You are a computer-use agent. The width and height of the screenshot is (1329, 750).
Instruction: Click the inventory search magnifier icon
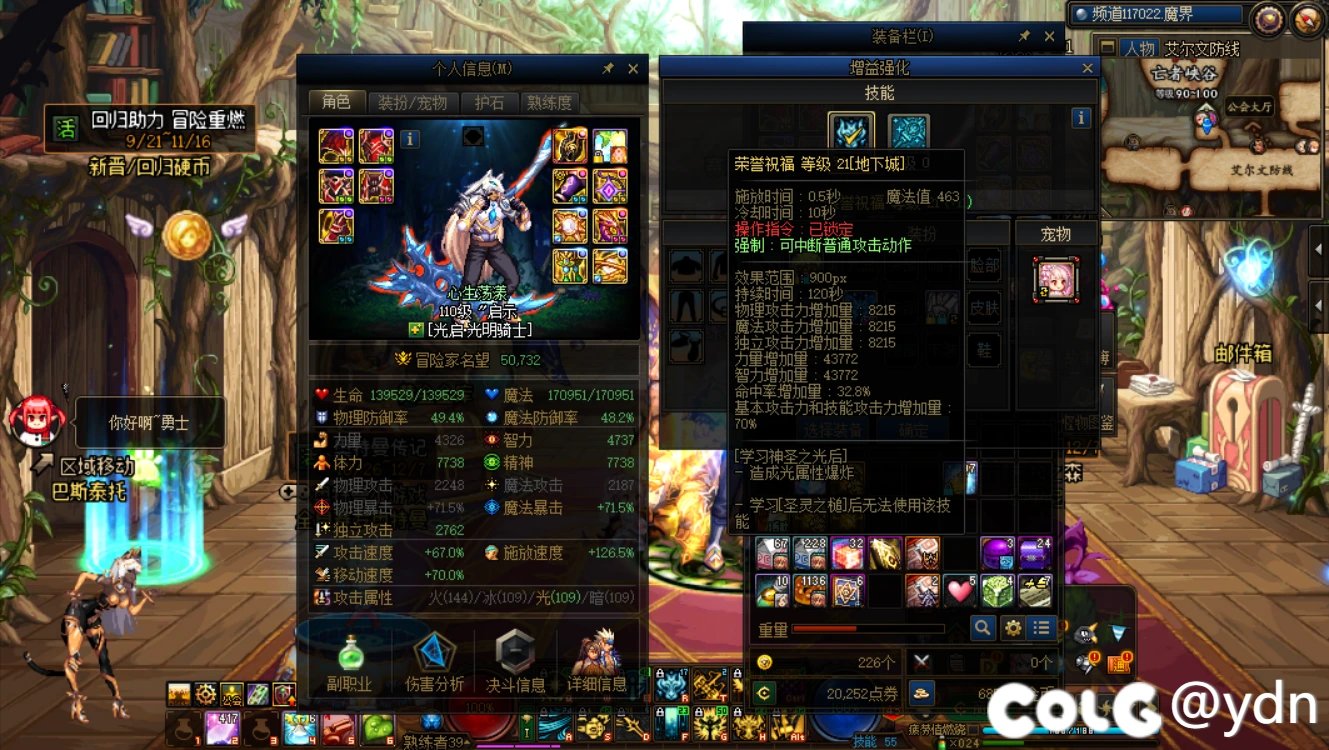pos(981,628)
